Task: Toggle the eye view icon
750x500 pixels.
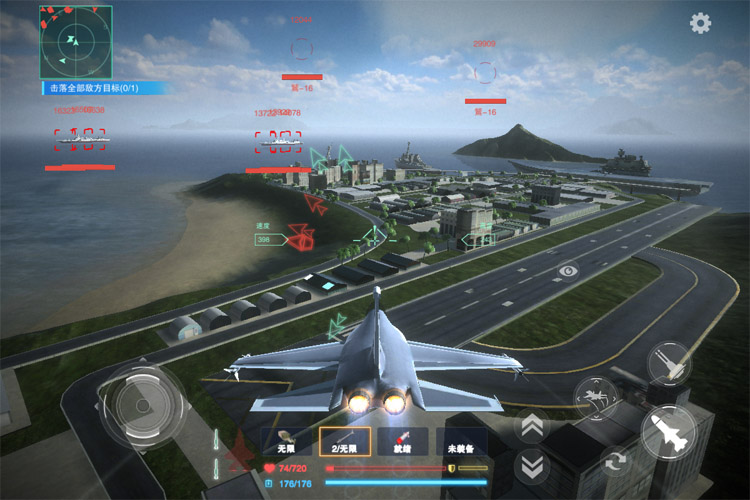Action: click(568, 270)
